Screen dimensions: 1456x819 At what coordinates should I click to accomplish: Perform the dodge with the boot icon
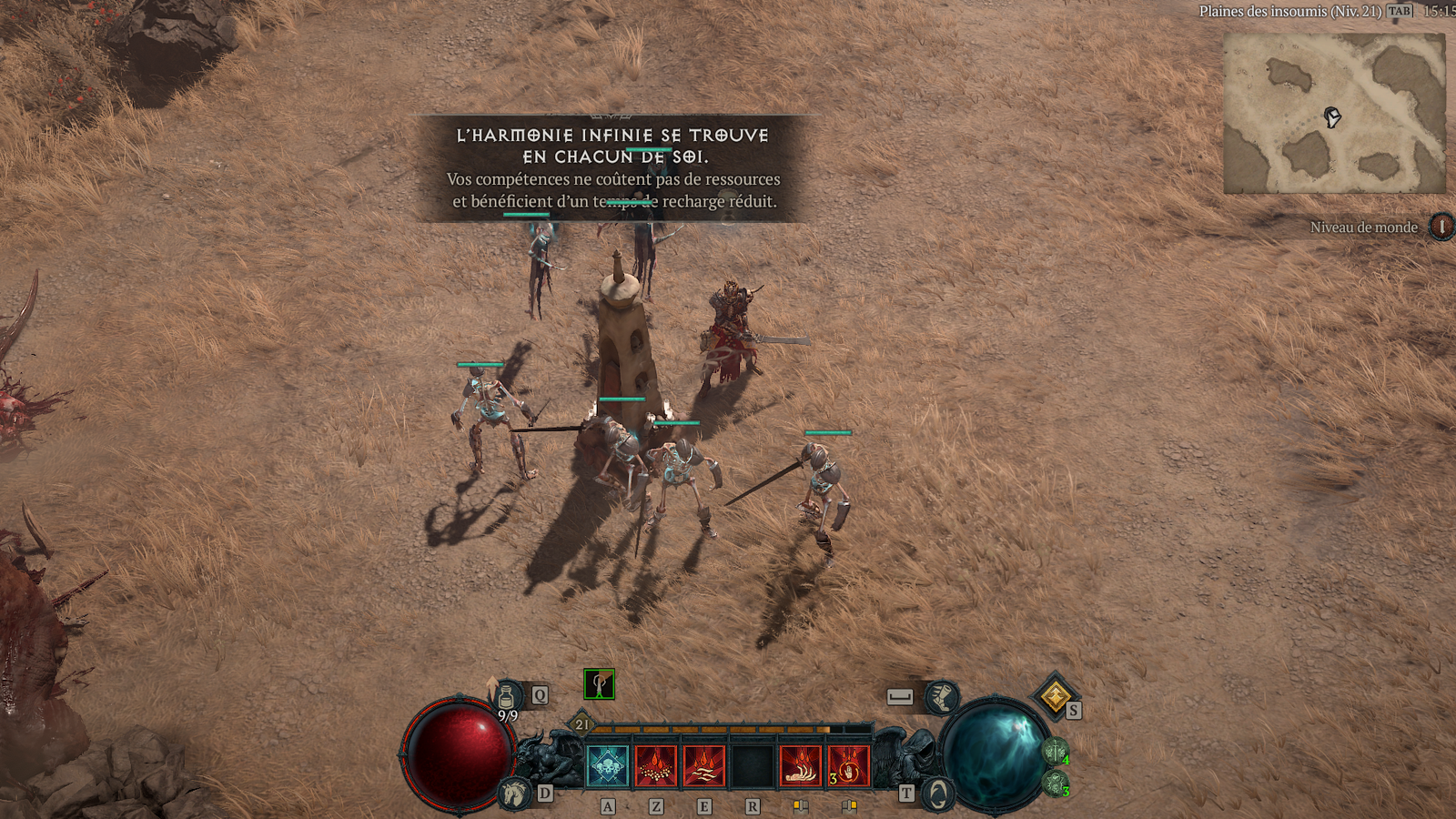pyautogui.click(x=942, y=698)
